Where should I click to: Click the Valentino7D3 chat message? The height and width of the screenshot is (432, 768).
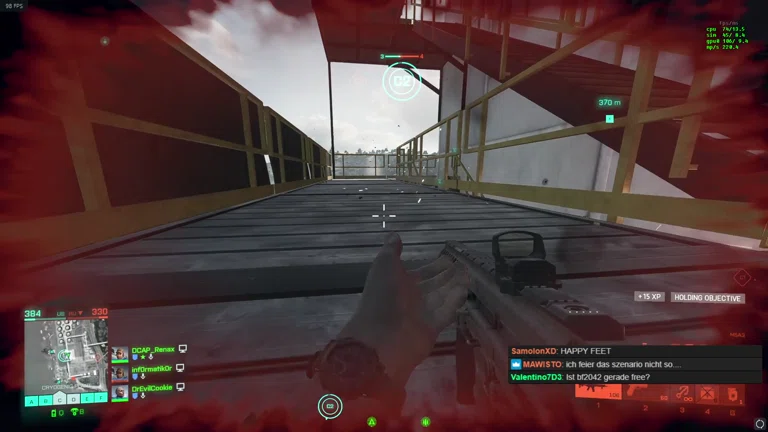point(580,377)
